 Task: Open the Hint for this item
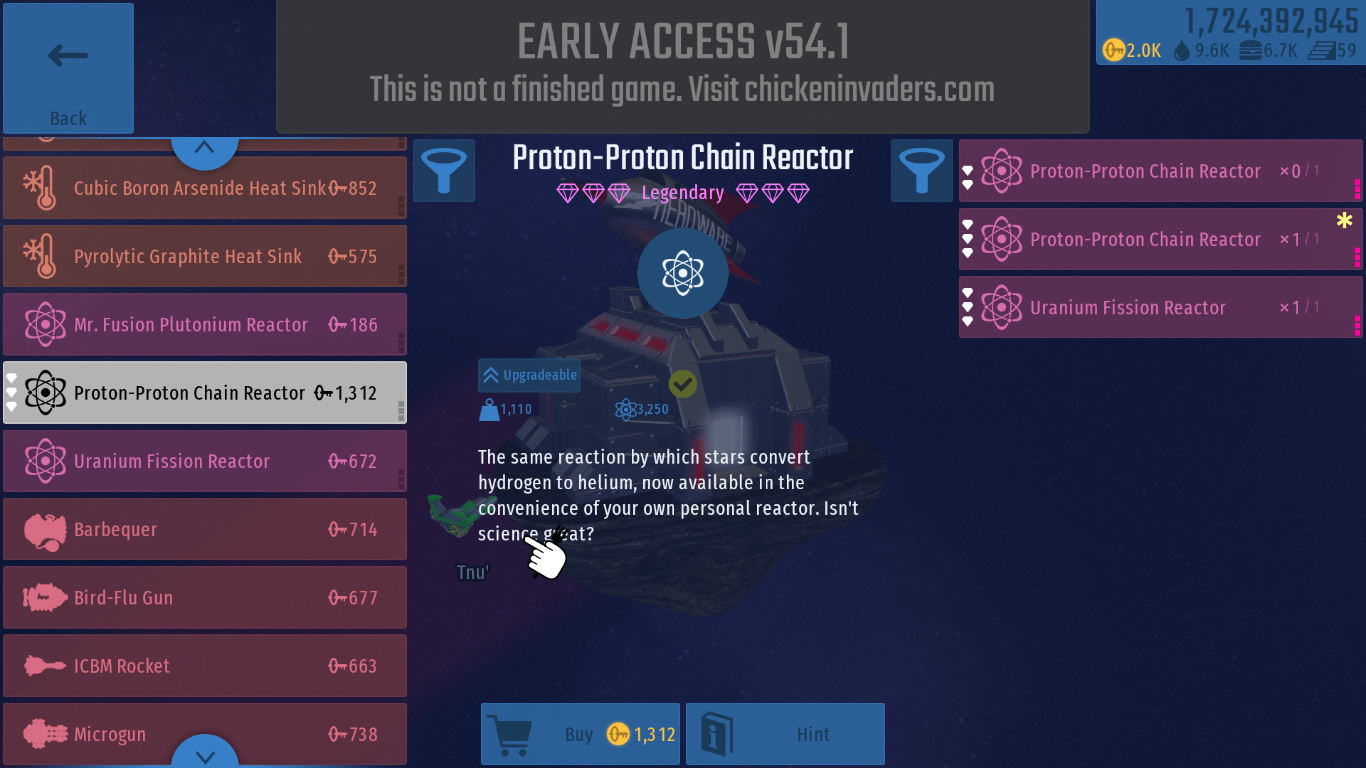tap(785, 734)
